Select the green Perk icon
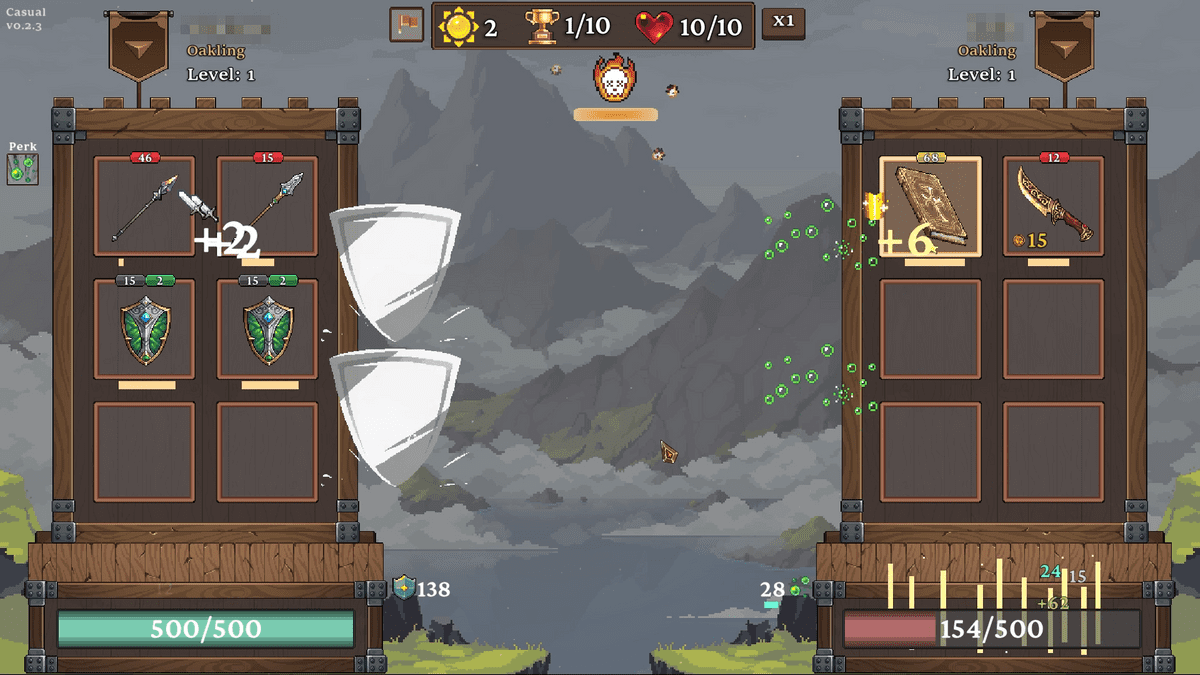The image size is (1200, 675). 22,169
